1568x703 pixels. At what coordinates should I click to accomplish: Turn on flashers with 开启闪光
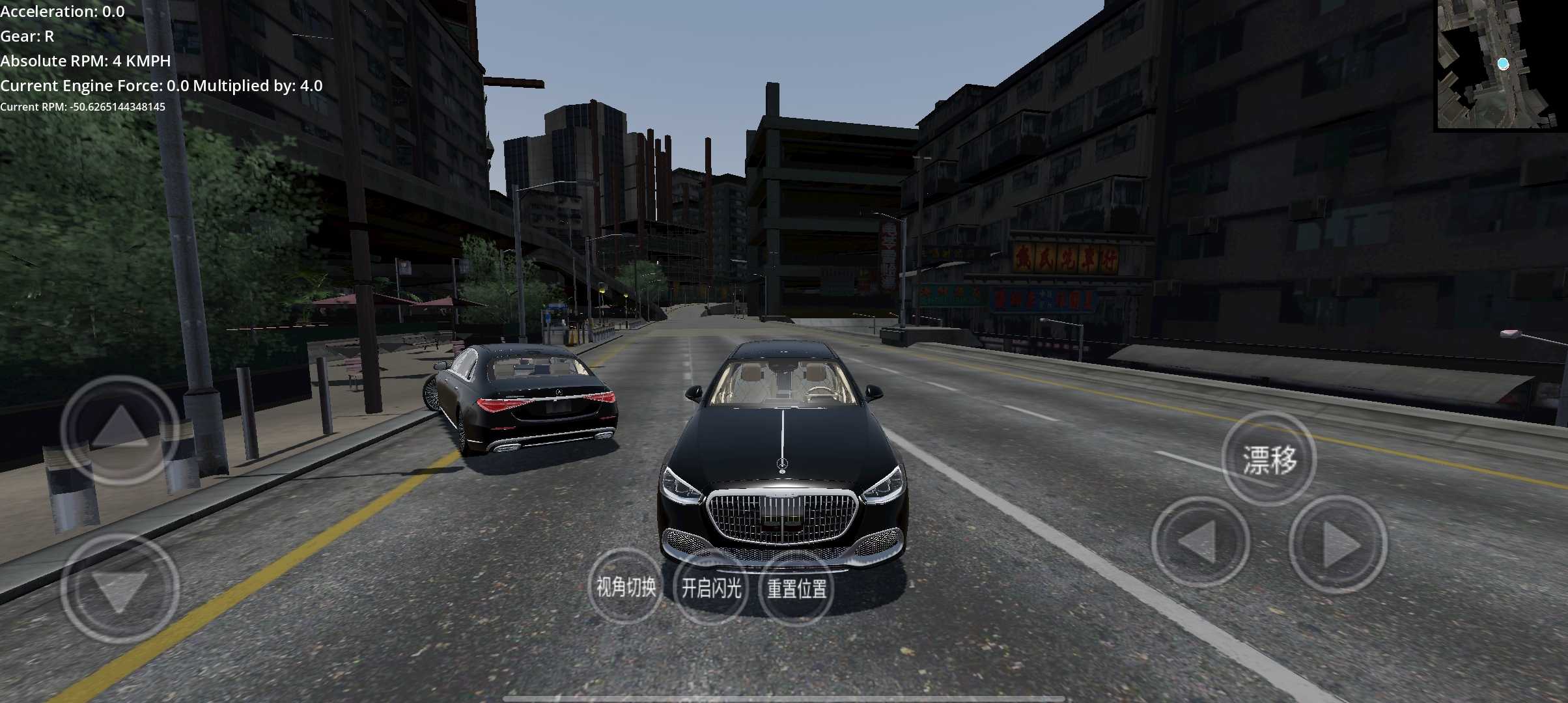(711, 588)
